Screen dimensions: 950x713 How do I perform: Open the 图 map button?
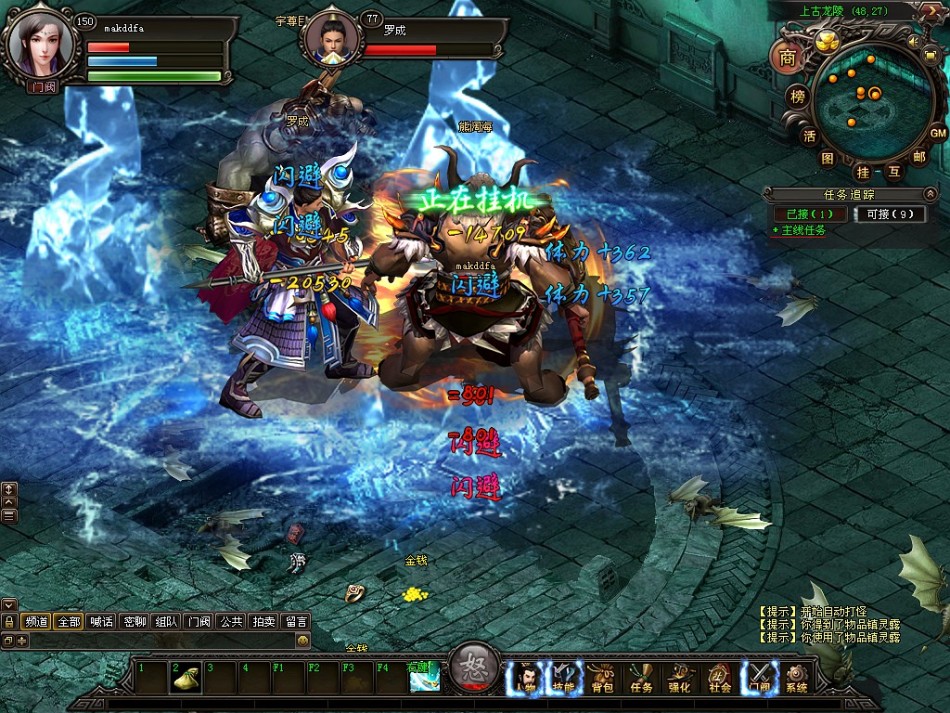(828, 157)
